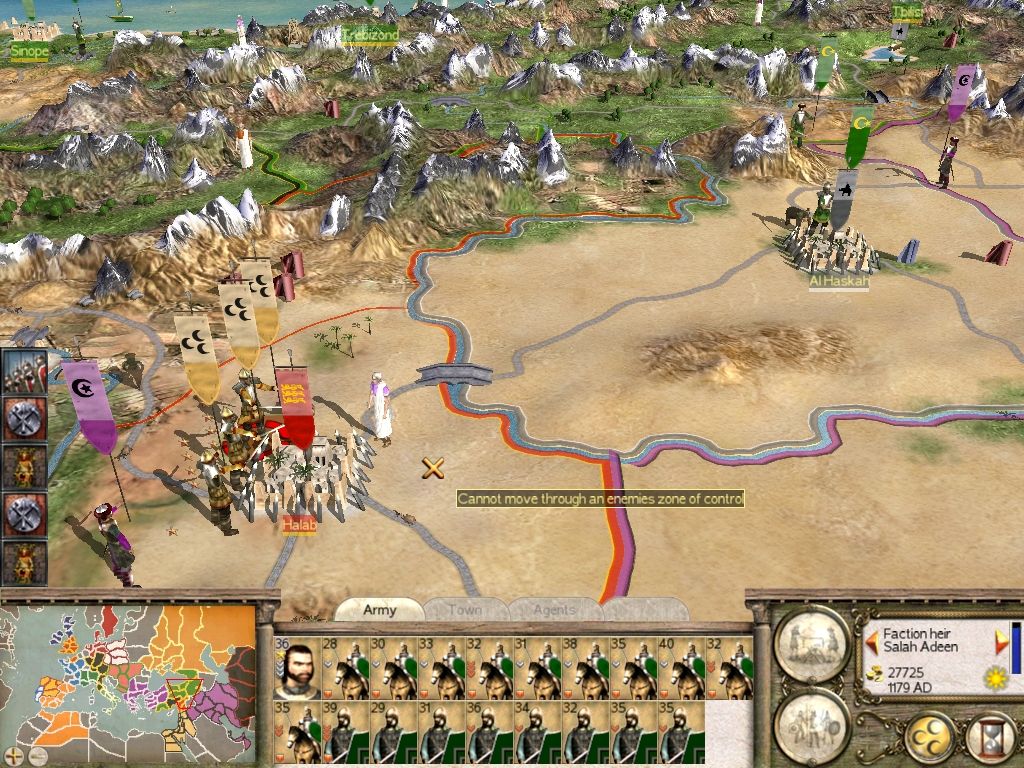The height and width of the screenshot is (768, 1024).
Task: Switch to the Army tab
Action: point(379,610)
